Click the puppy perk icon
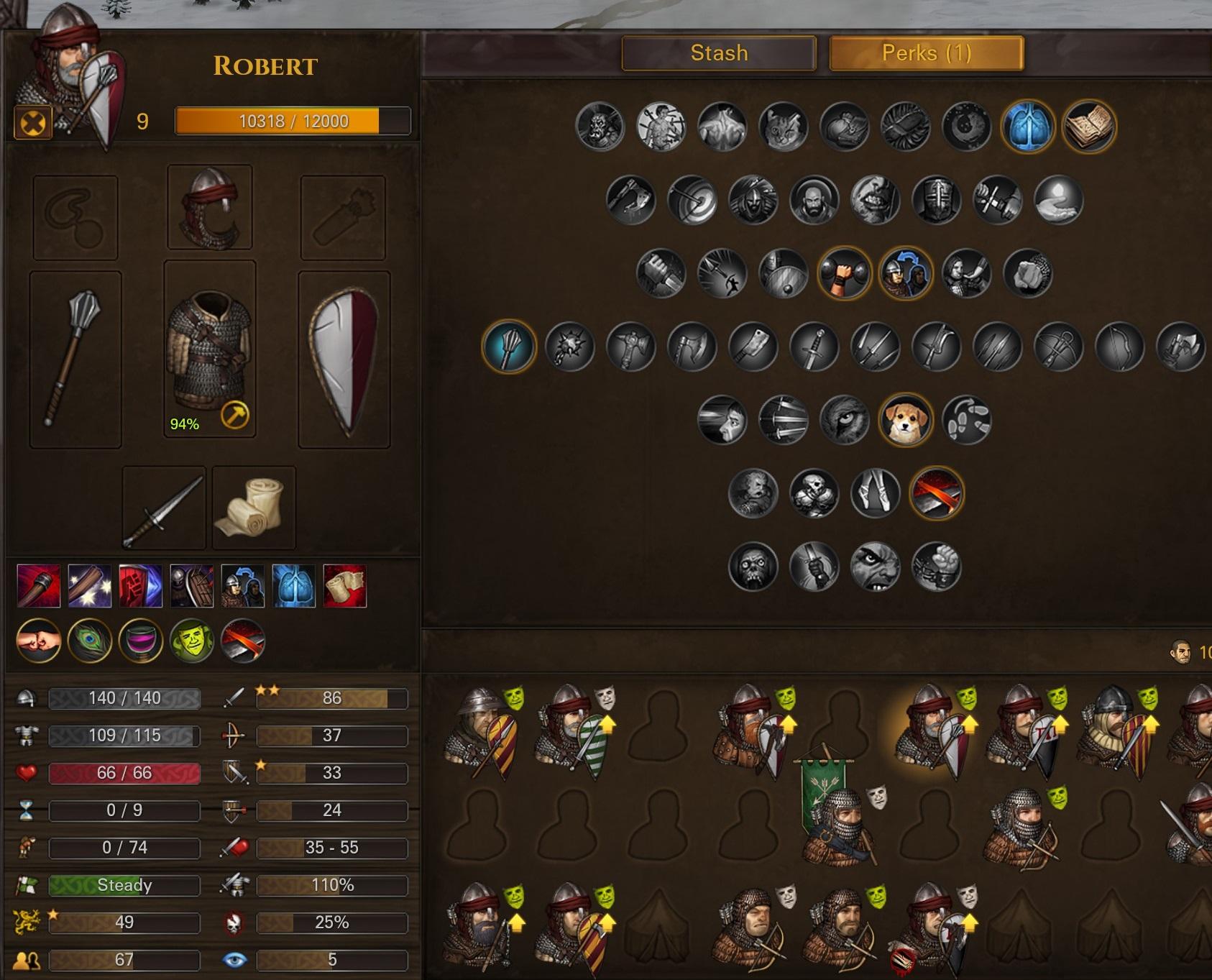The height and width of the screenshot is (980, 1212). (x=907, y=419)
